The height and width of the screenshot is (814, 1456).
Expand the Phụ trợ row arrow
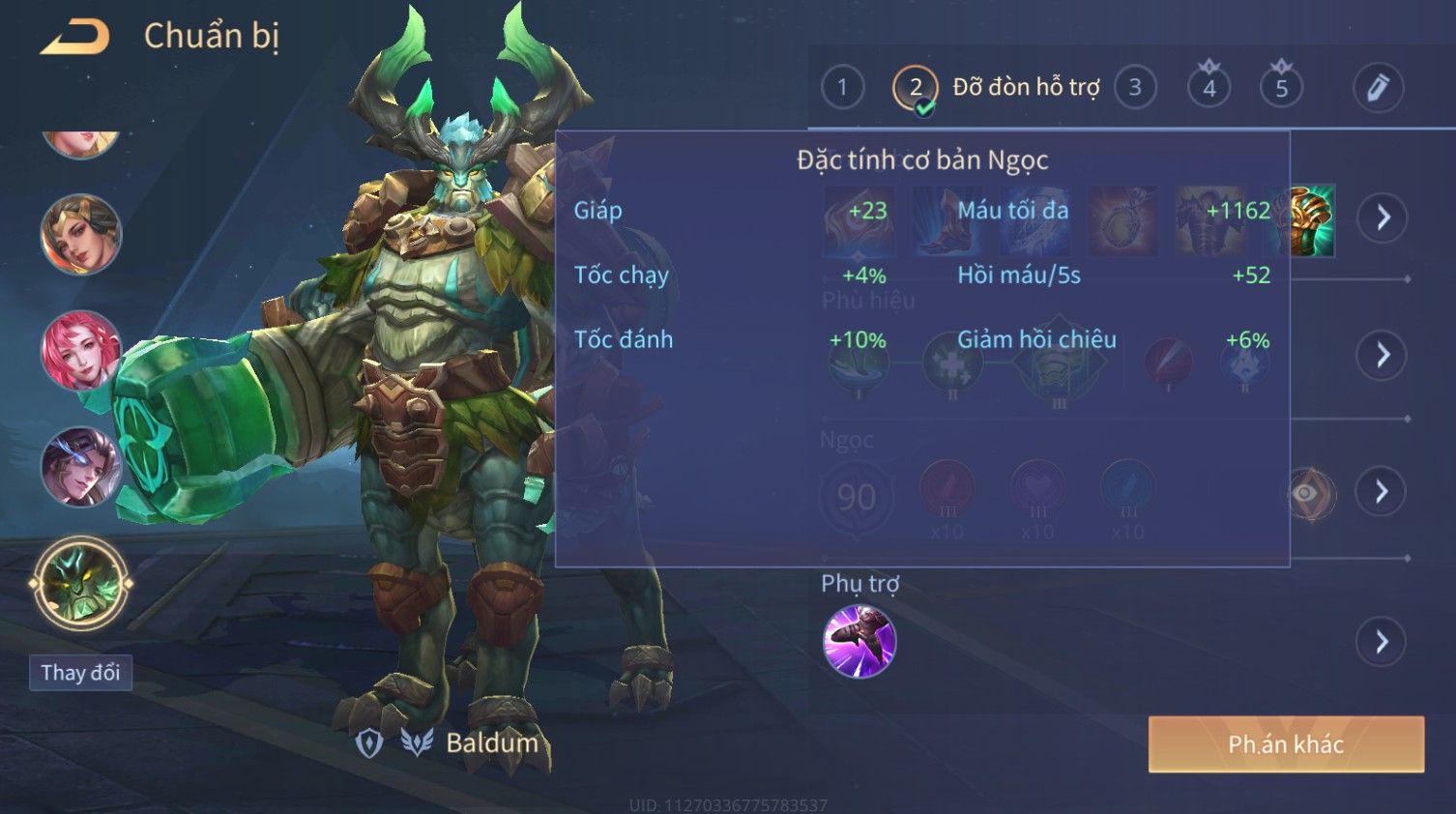(1382, 641)
